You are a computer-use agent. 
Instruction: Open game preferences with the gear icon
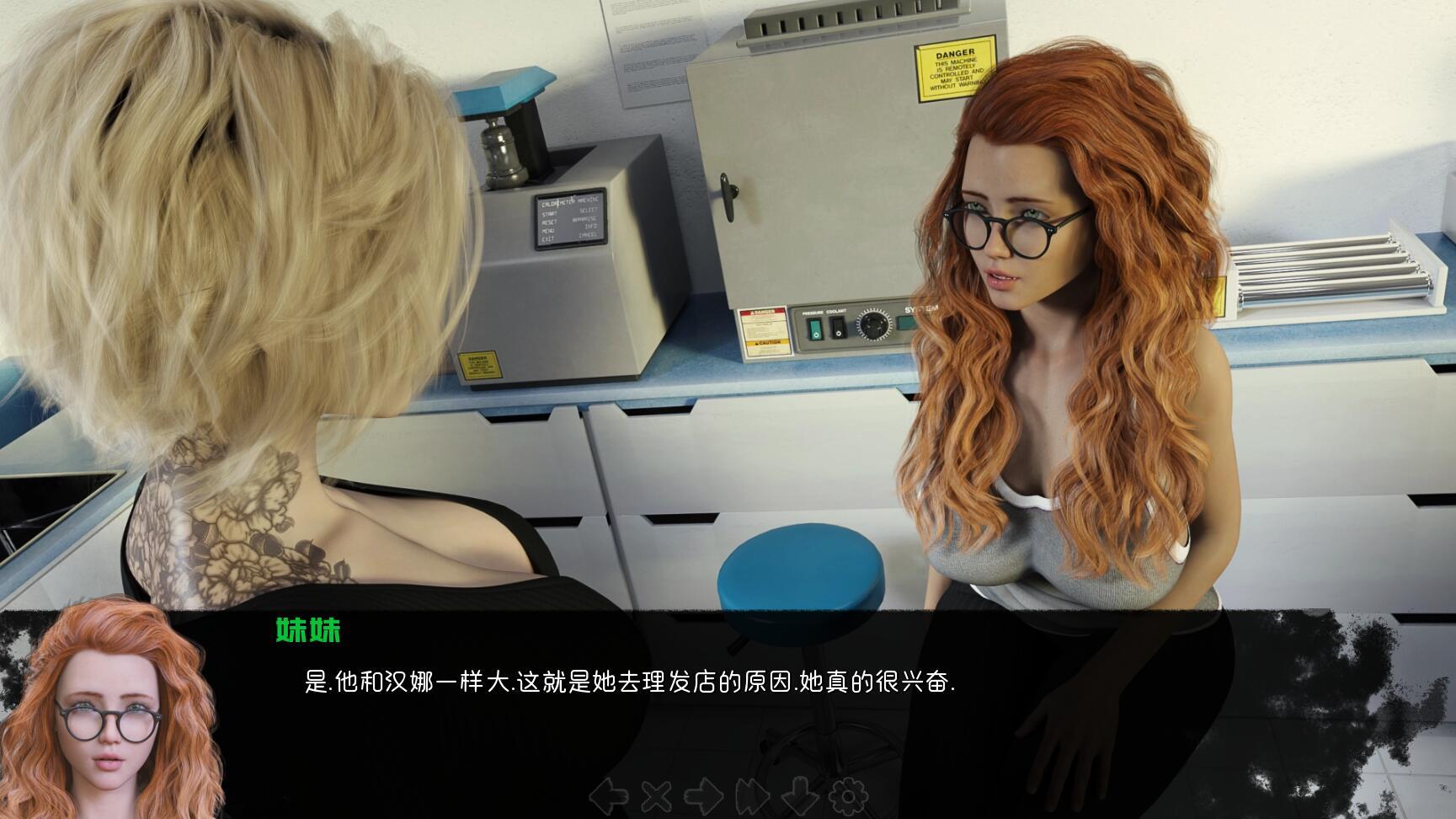[x=849, y=795]
